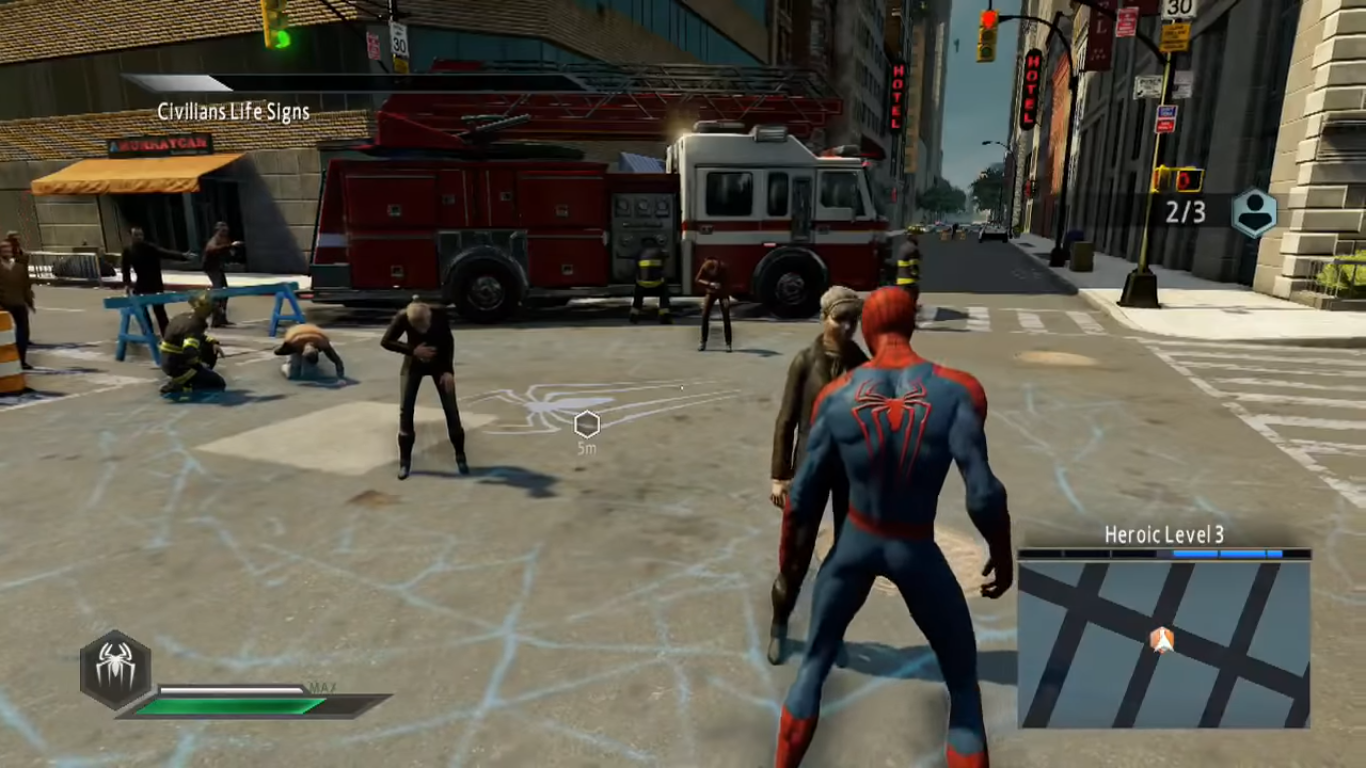Open the Civilians Life Signs objective tracker
The image size is (1366, 768).
click(233, 112)
